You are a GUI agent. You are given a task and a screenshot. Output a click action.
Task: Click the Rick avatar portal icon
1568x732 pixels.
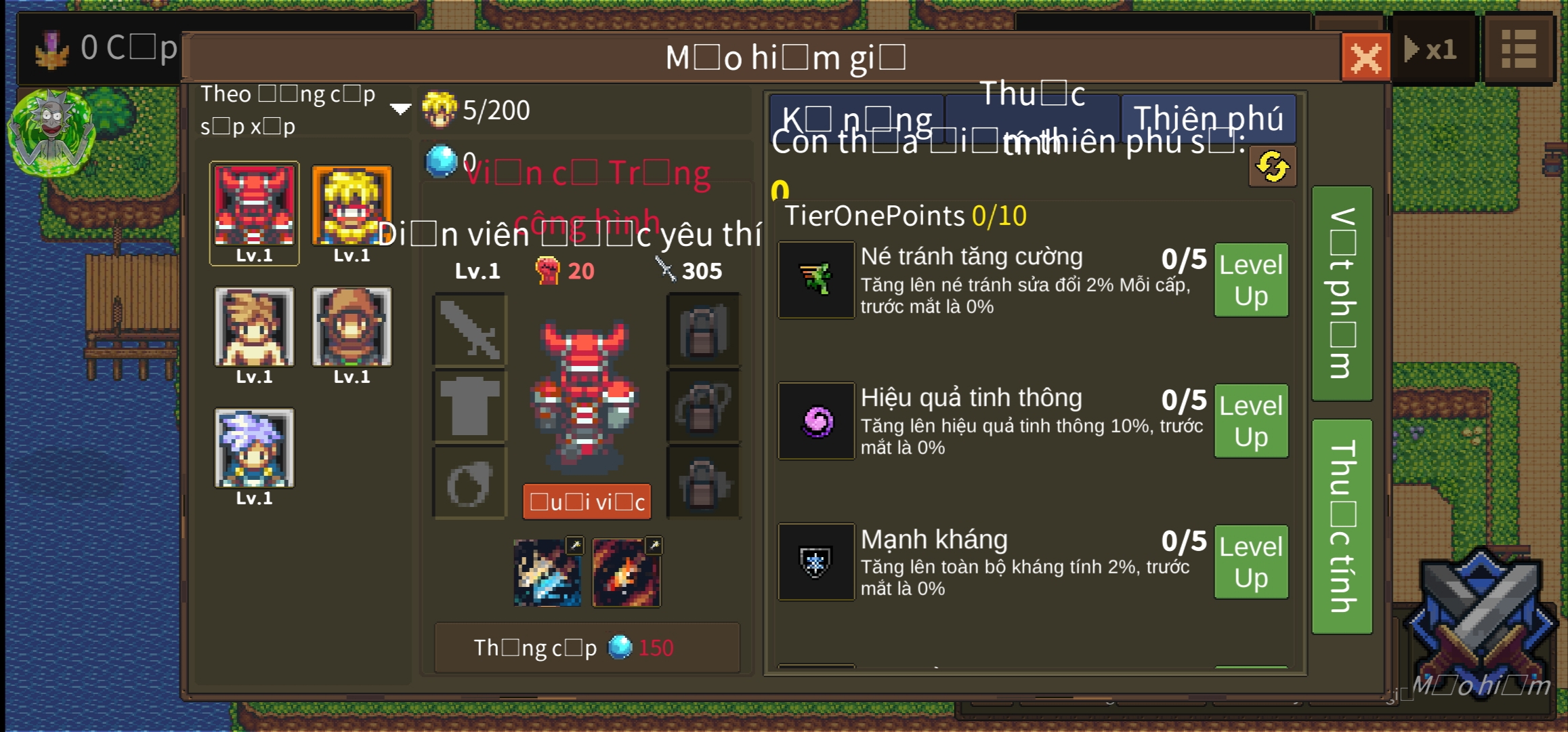tap(51, 133)
